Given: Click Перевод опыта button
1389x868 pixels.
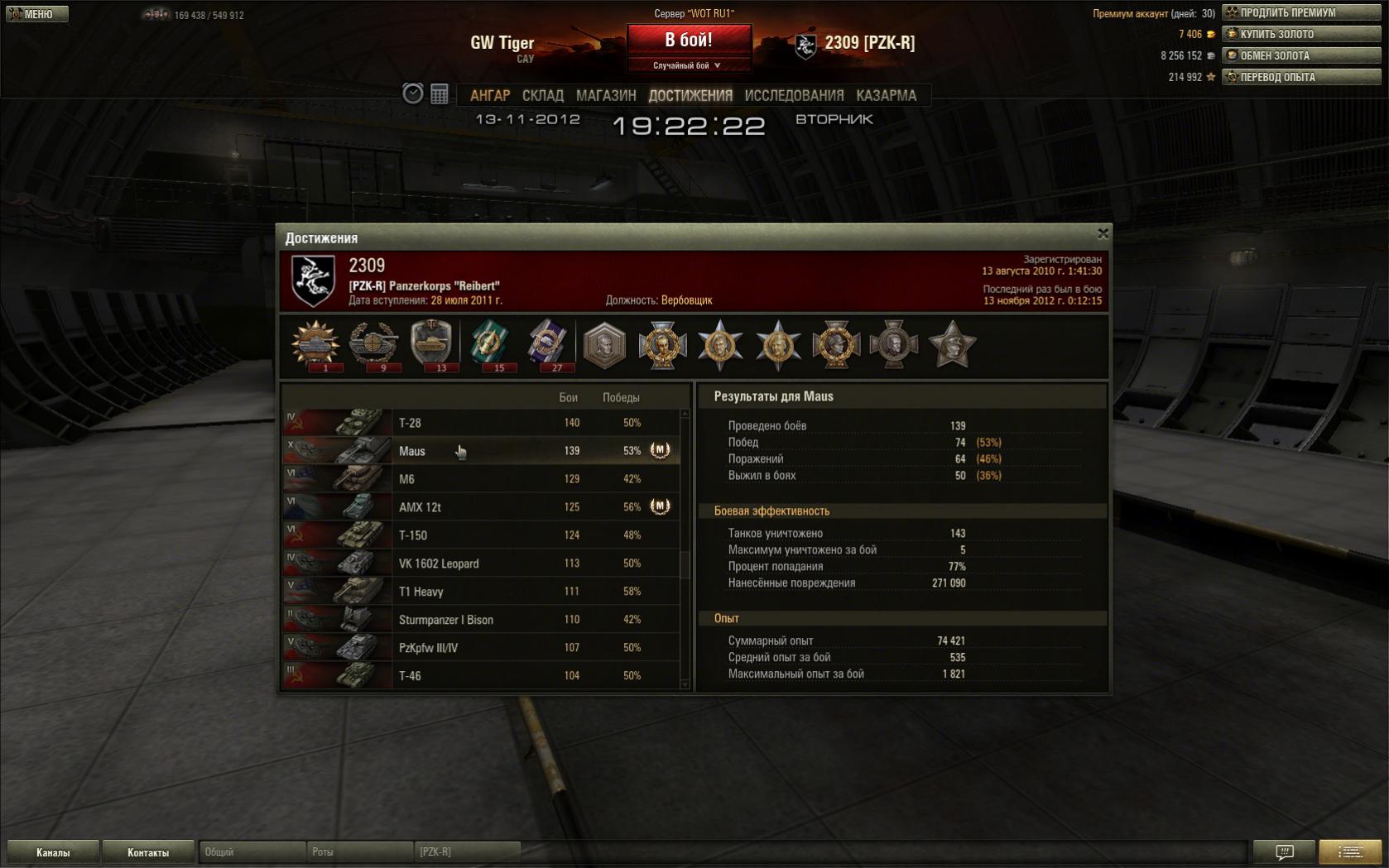Looking at the screenshot, I should tap(1301, 77).
